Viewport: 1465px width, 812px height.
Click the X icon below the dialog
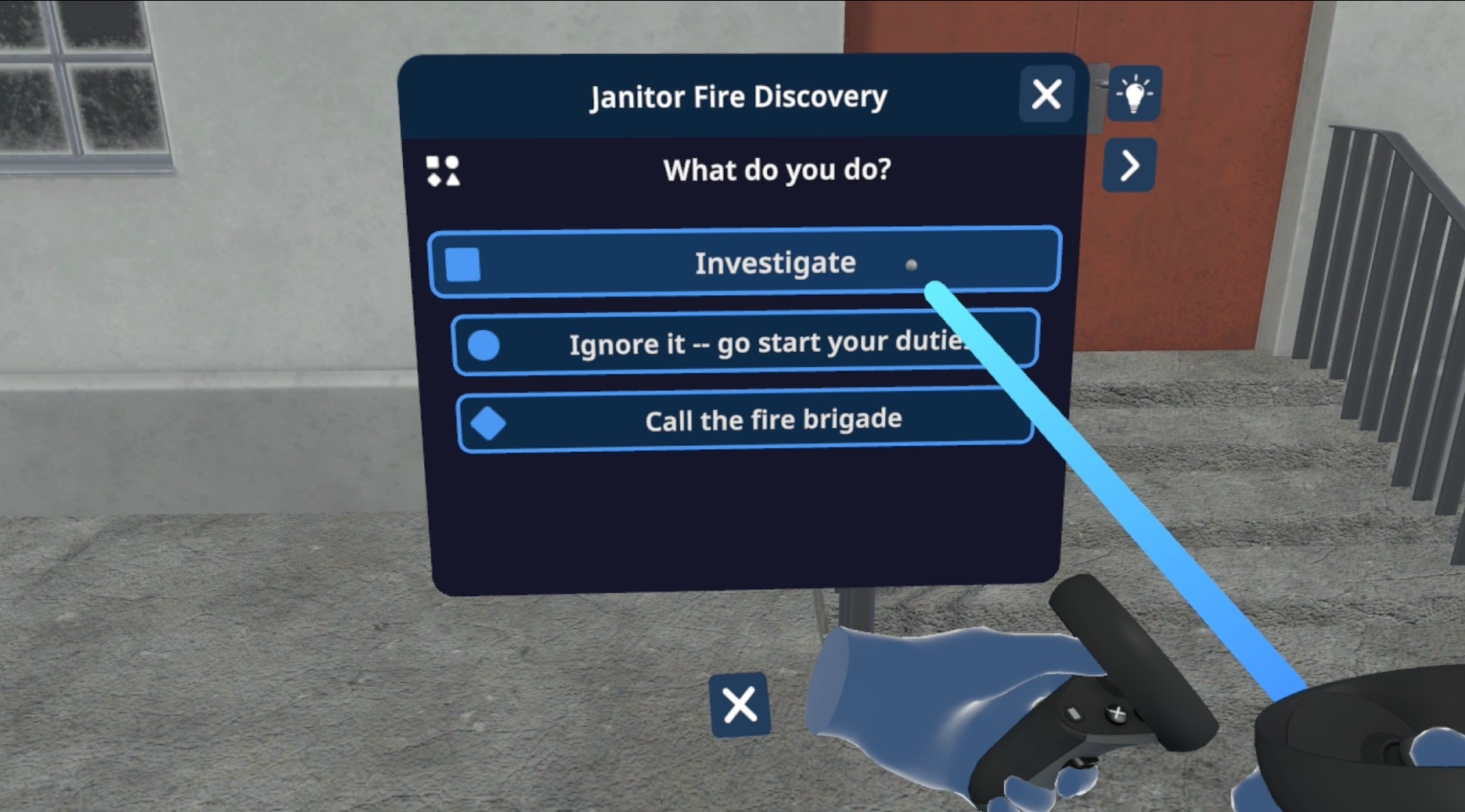[x=738, y=705]
